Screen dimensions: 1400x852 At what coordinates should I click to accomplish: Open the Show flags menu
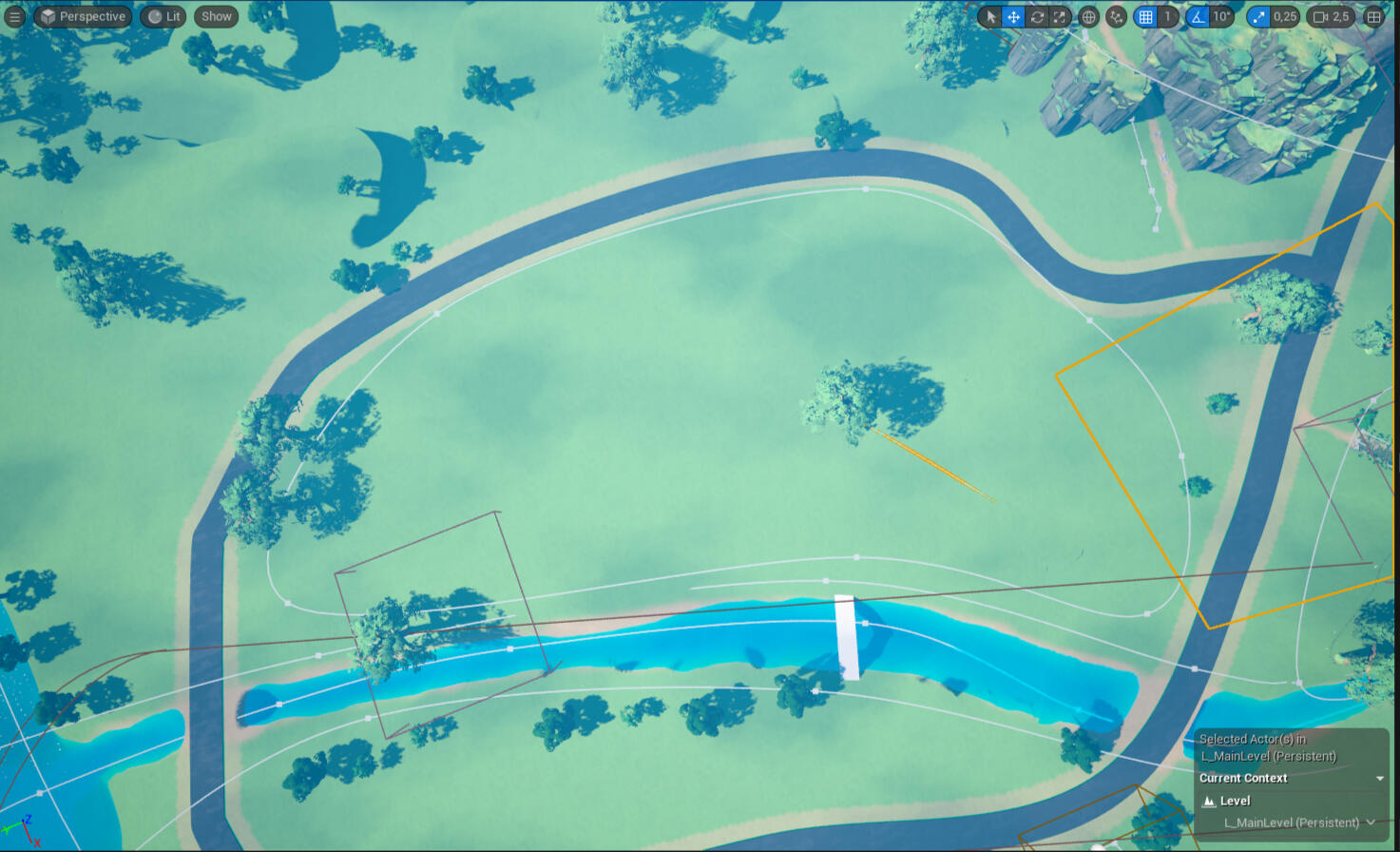click(217, 16)
